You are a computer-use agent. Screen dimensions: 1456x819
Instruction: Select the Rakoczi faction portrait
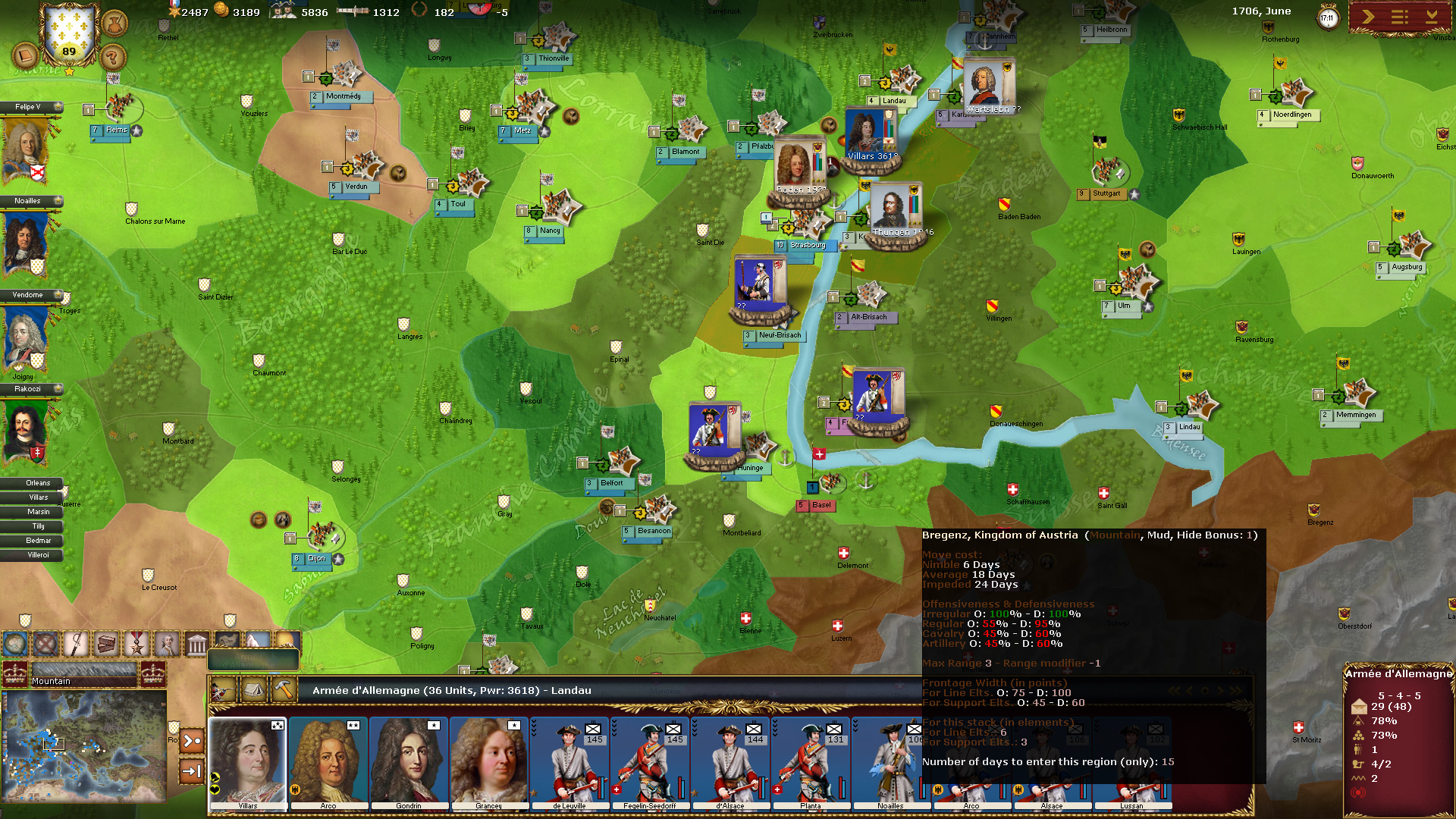pyautogui.click(x=23, y=432)
